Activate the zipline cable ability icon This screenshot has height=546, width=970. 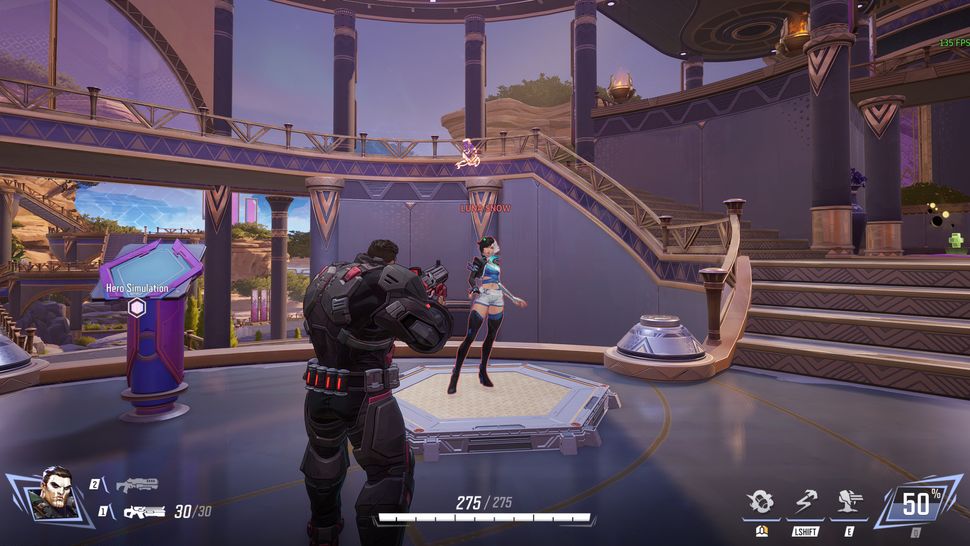tap(807, 502)
